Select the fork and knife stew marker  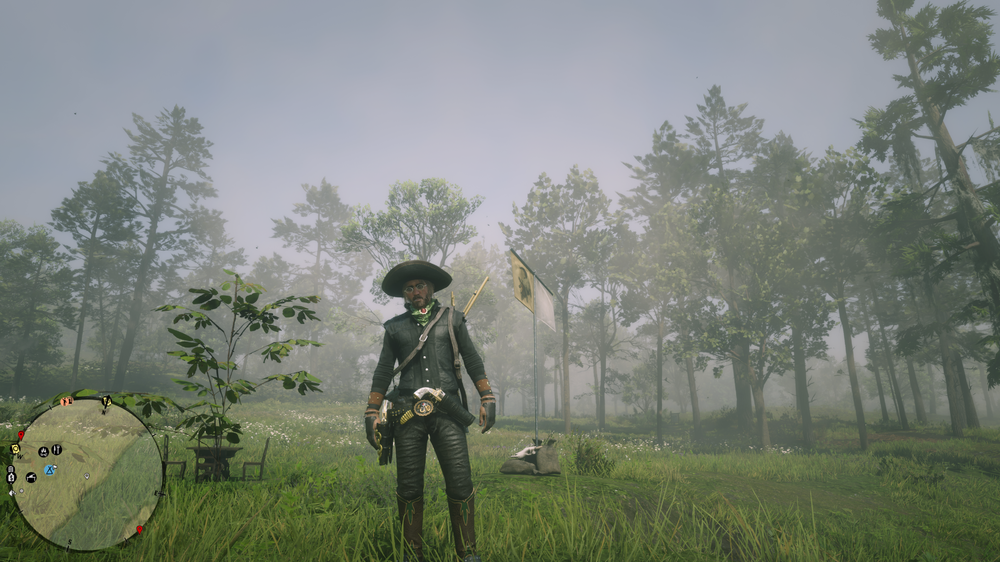[57, 449]
